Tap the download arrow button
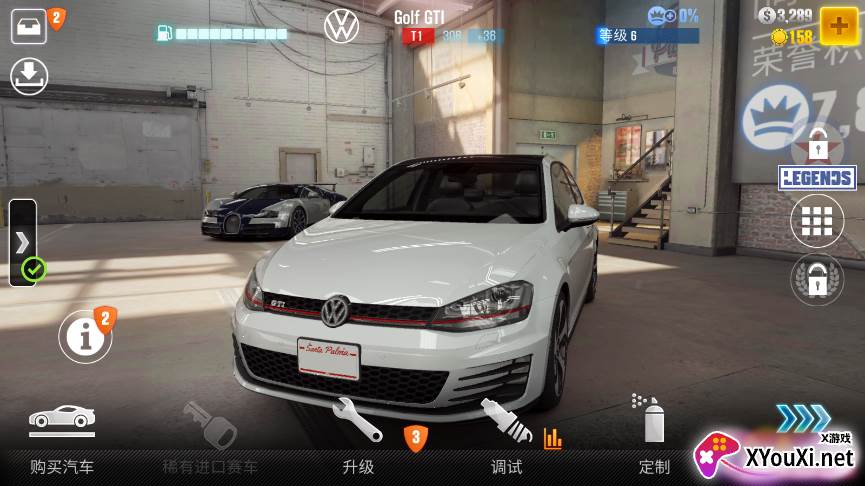This screenshot has height=486, width=865. click(x=29, y=76)
